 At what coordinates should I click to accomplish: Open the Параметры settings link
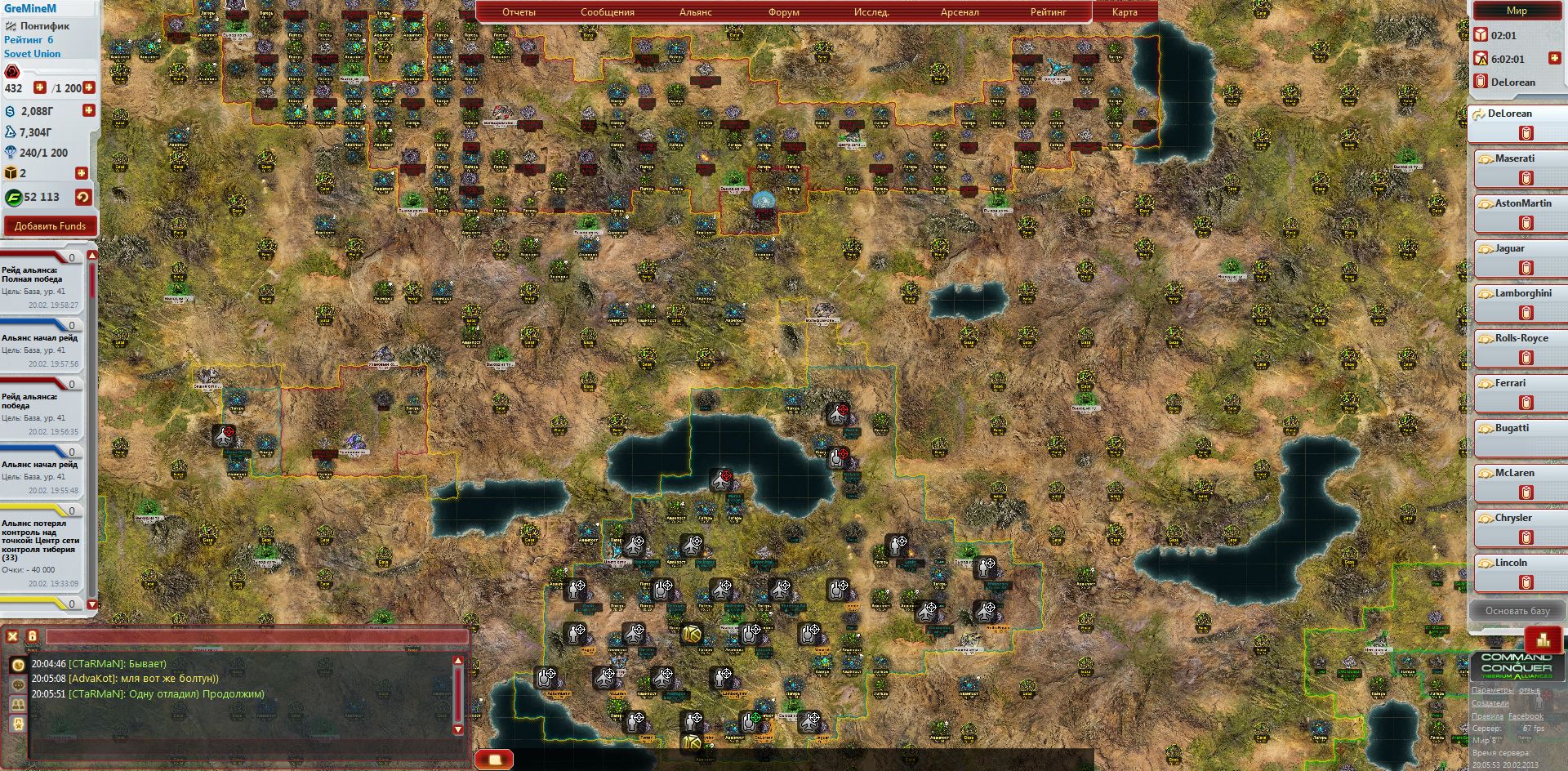[1491, 690]
